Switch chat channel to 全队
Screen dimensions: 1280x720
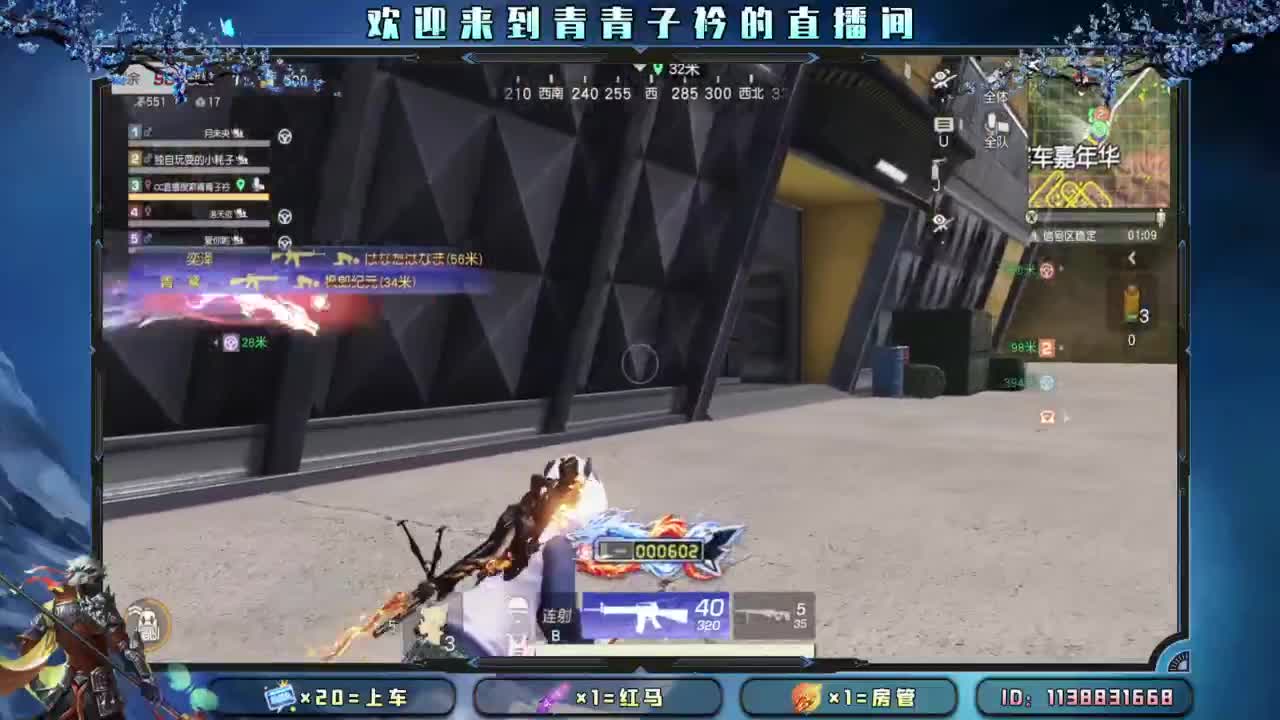tap(997, 142)
